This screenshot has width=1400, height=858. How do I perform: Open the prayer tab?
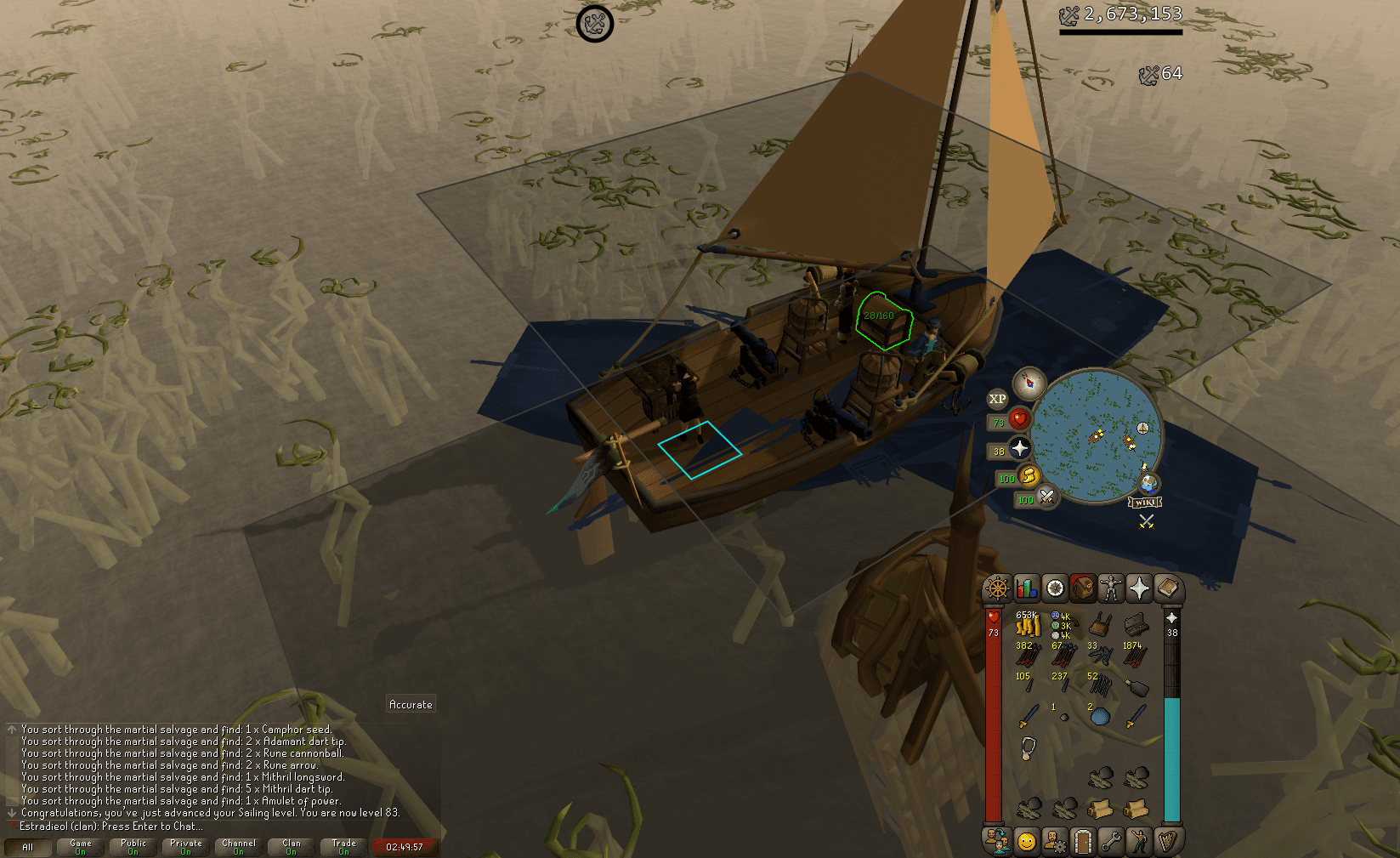(x=1138, y=587)
